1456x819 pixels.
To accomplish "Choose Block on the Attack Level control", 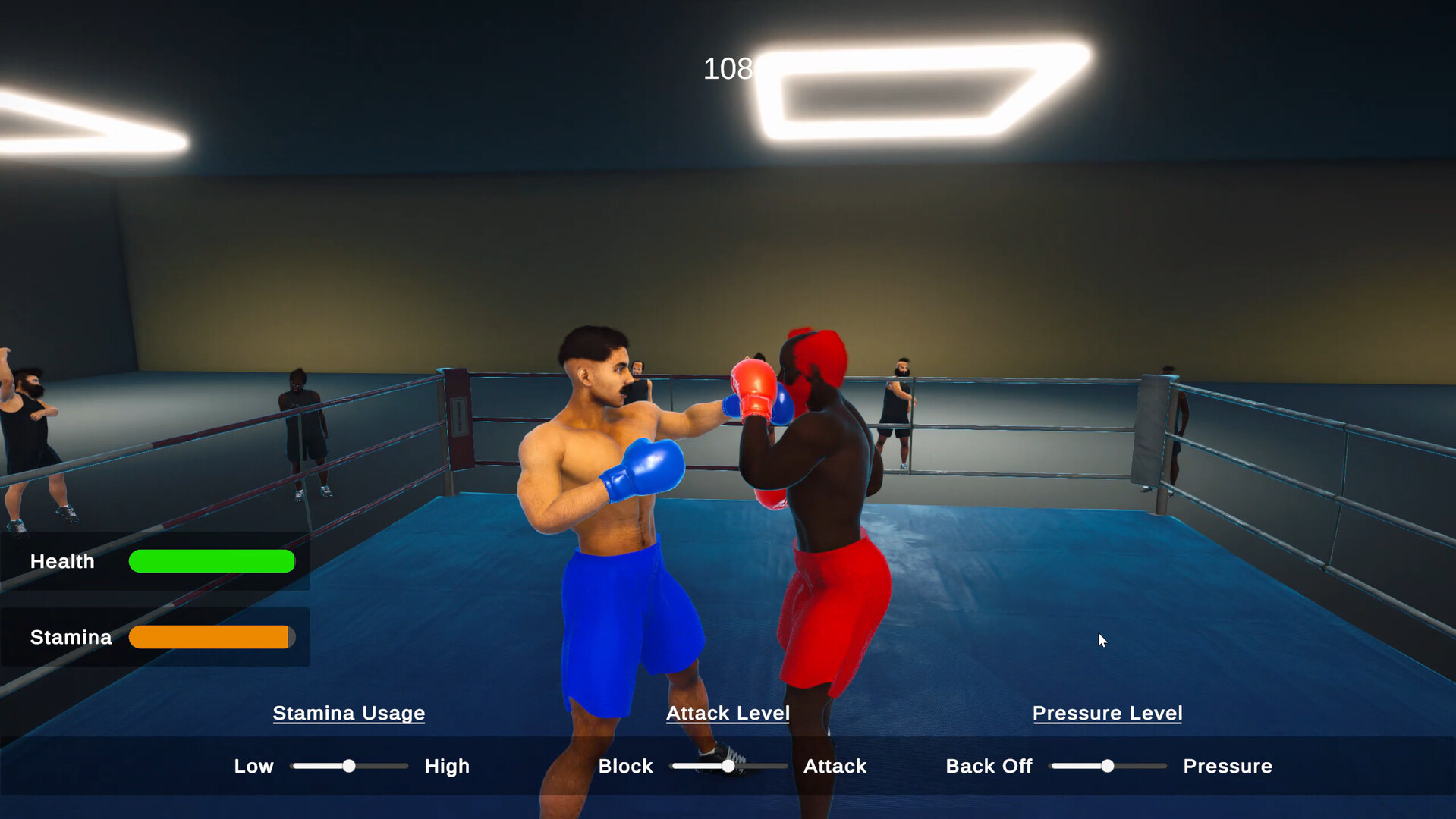I will [625, 766].
